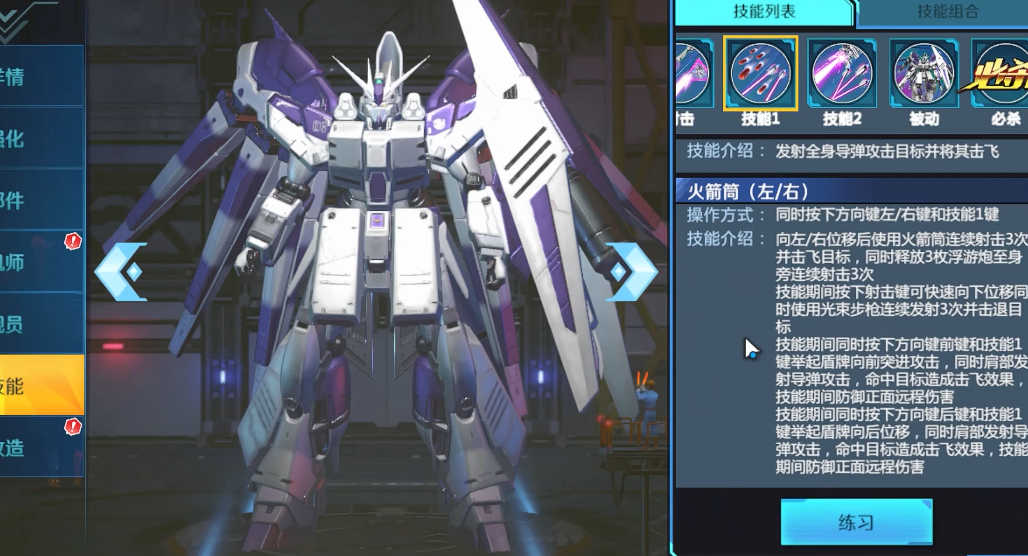Viewport: 1028px width, 556px height.
Task: Open the 改造 modification menu entry
Action: click(40, 447)
